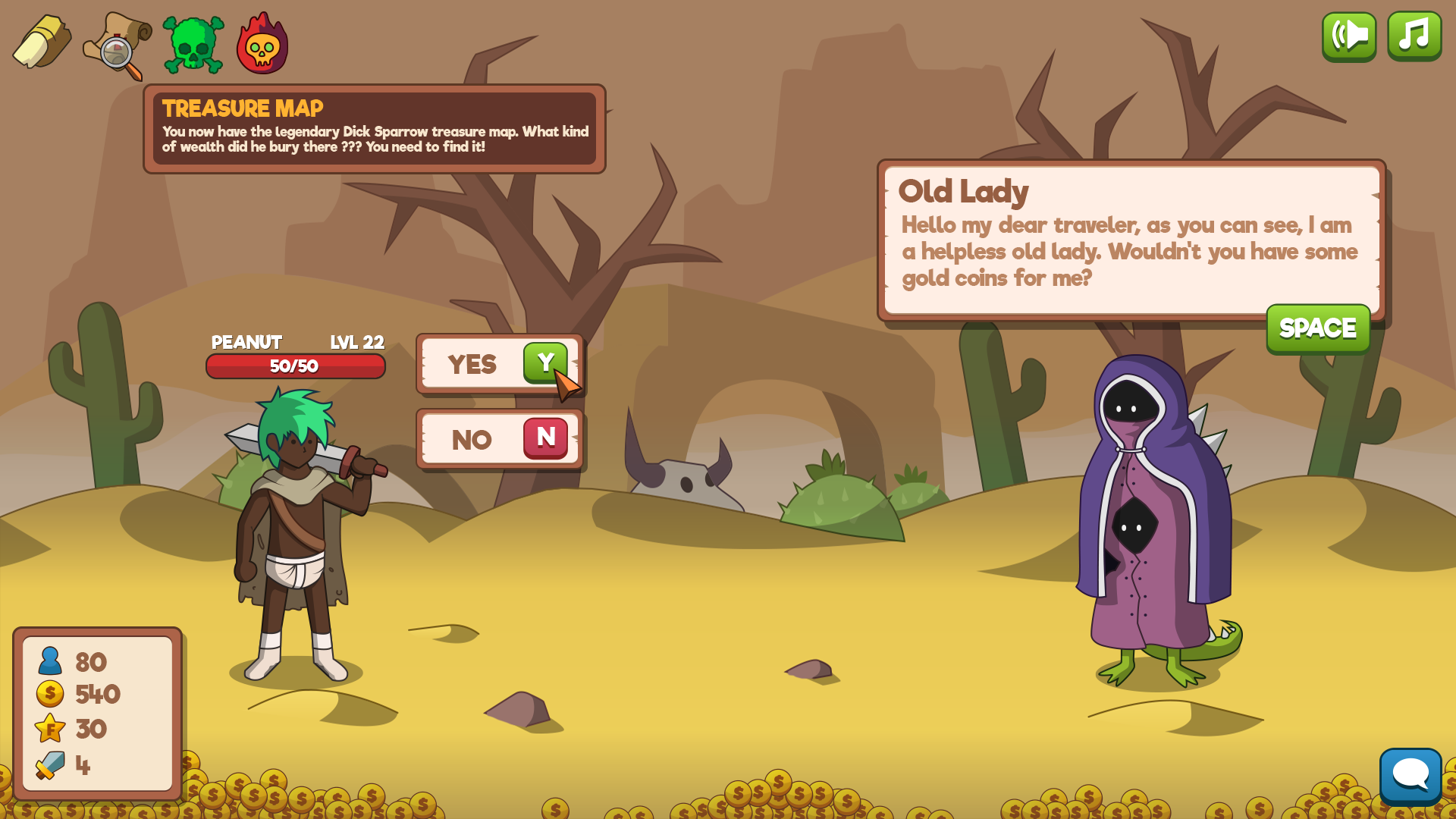Click the gold coin icon in stats panel
The width and height of the screenshot is (1456, 819).
pos(48,695)
